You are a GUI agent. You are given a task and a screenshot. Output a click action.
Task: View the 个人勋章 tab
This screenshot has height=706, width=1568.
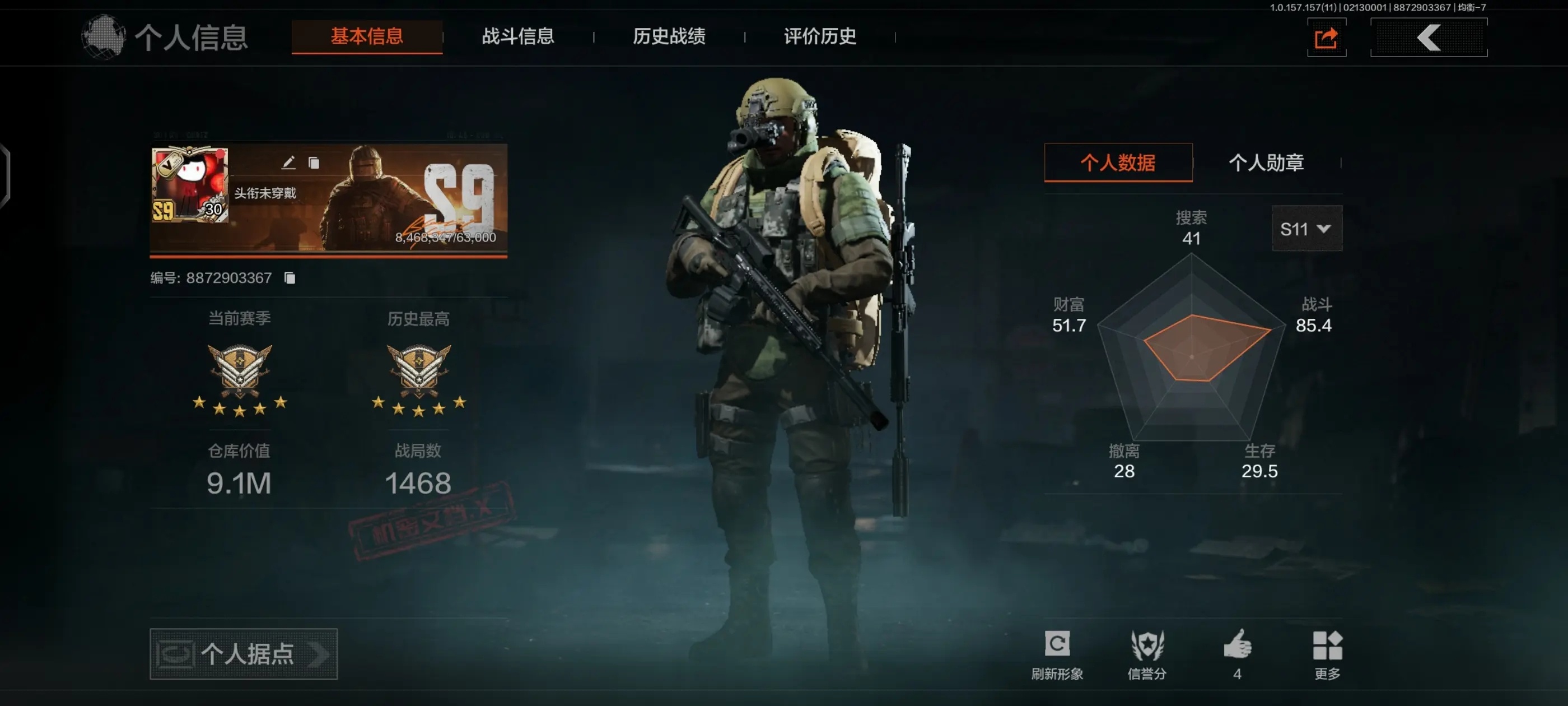(x=1266, y=162)
